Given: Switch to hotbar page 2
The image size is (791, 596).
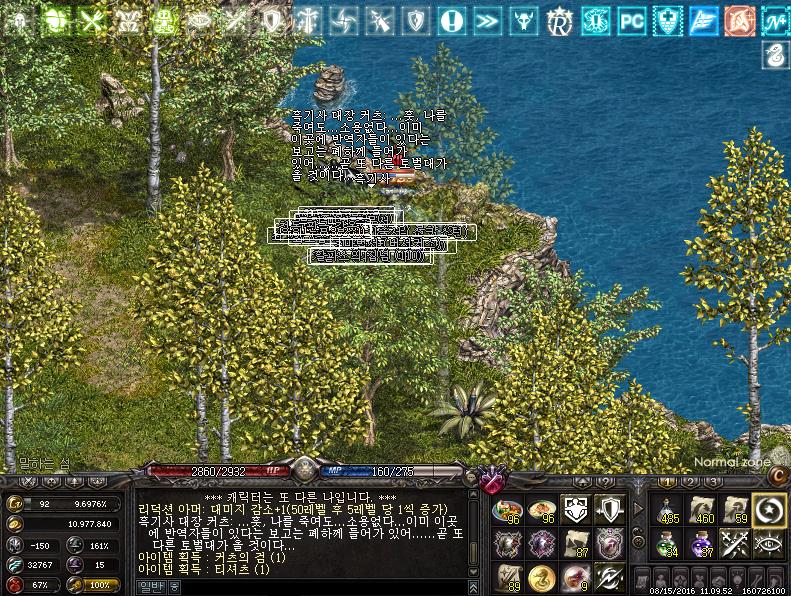Looking at the screenshot, I should [691, 482].
